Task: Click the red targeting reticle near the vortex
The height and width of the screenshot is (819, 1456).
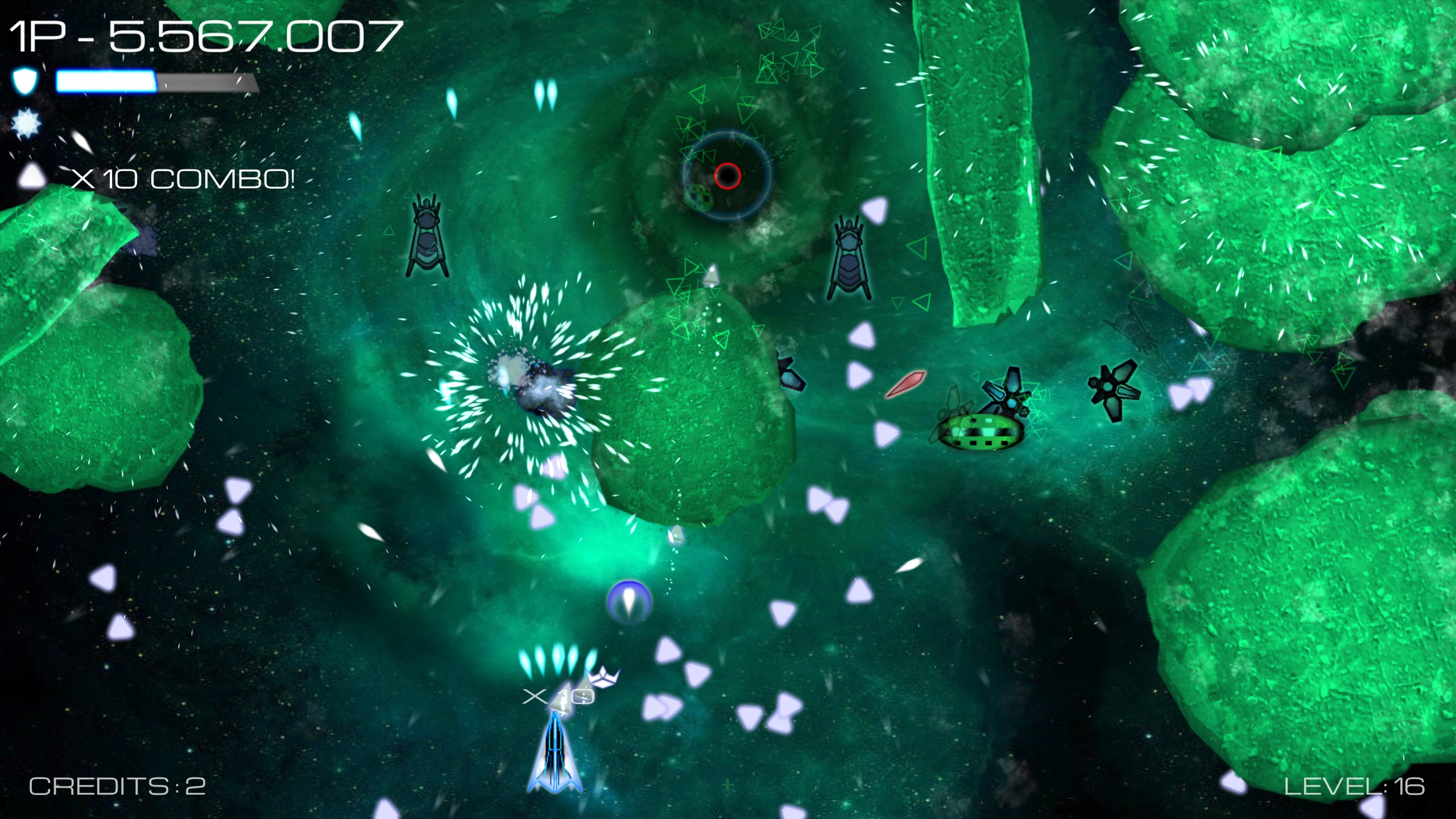Action: click(x=727, y=177)
